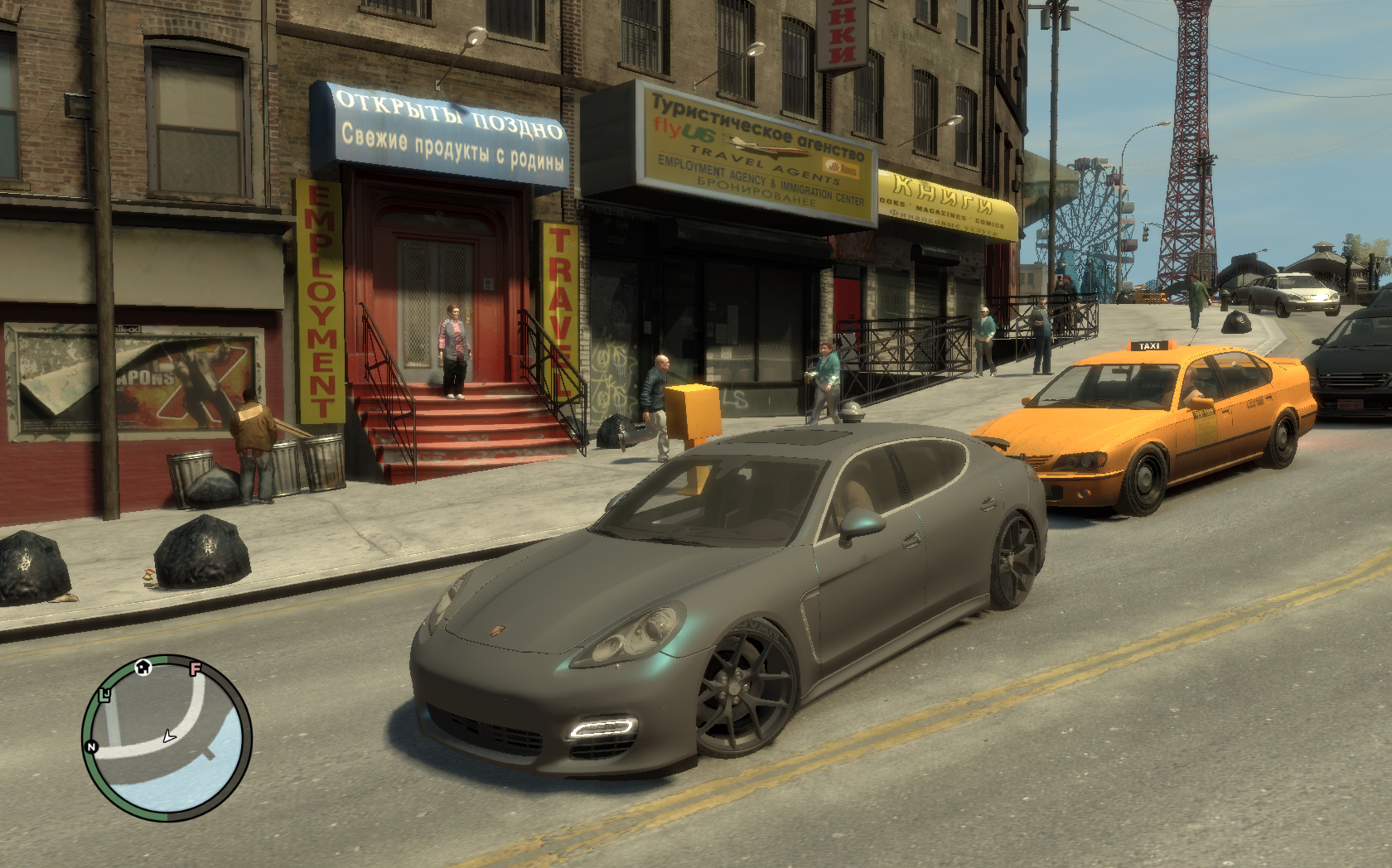Image resolution: width=1392 pixels, height=868 pixels.
Task: Click the pink F marker on the radar
Action: [x=196, y=668]
